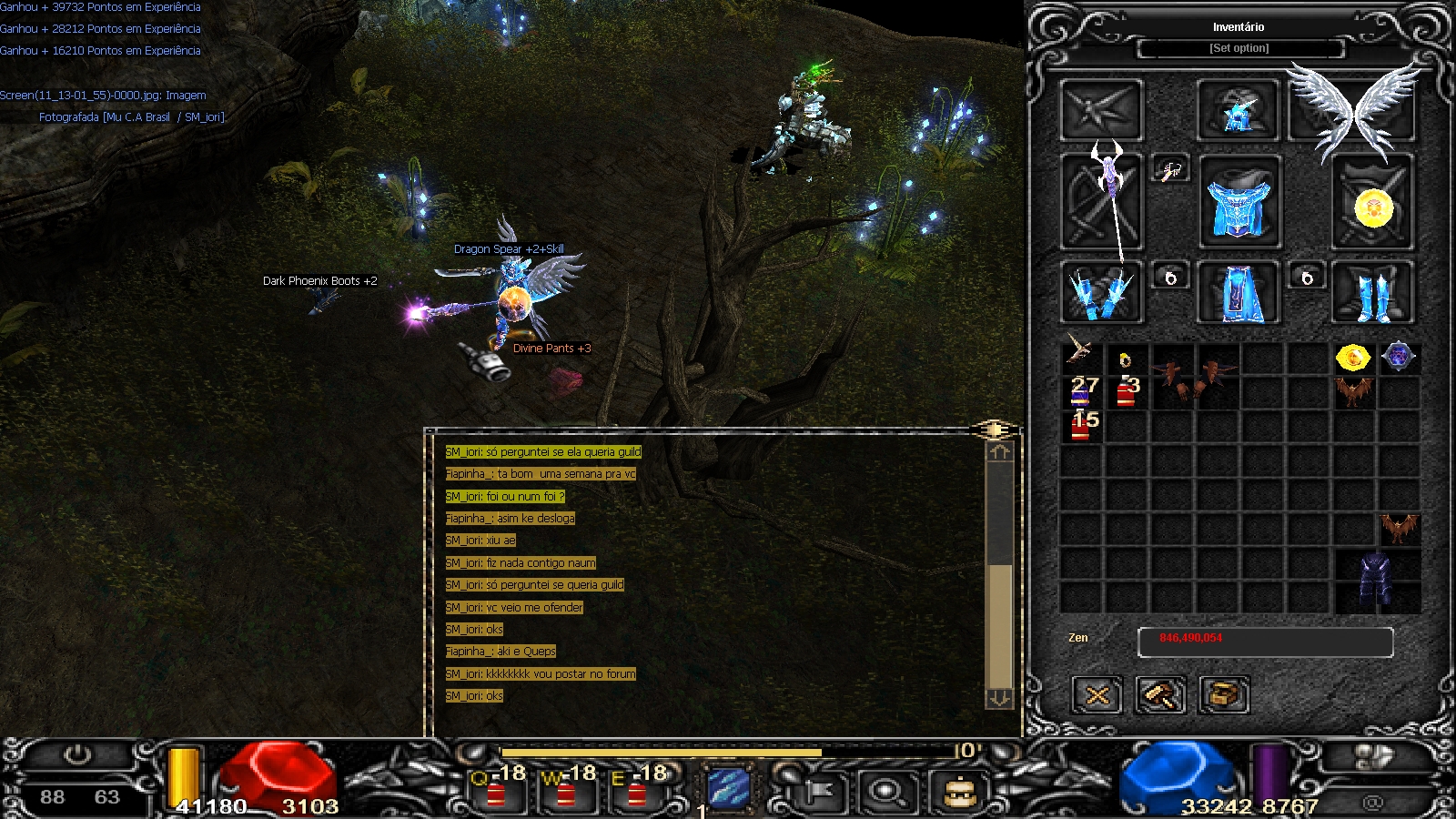Select the golden orb off-hand slot
The width and height of the screenshot is (1456, 819).
click(x=1373, y=204)
